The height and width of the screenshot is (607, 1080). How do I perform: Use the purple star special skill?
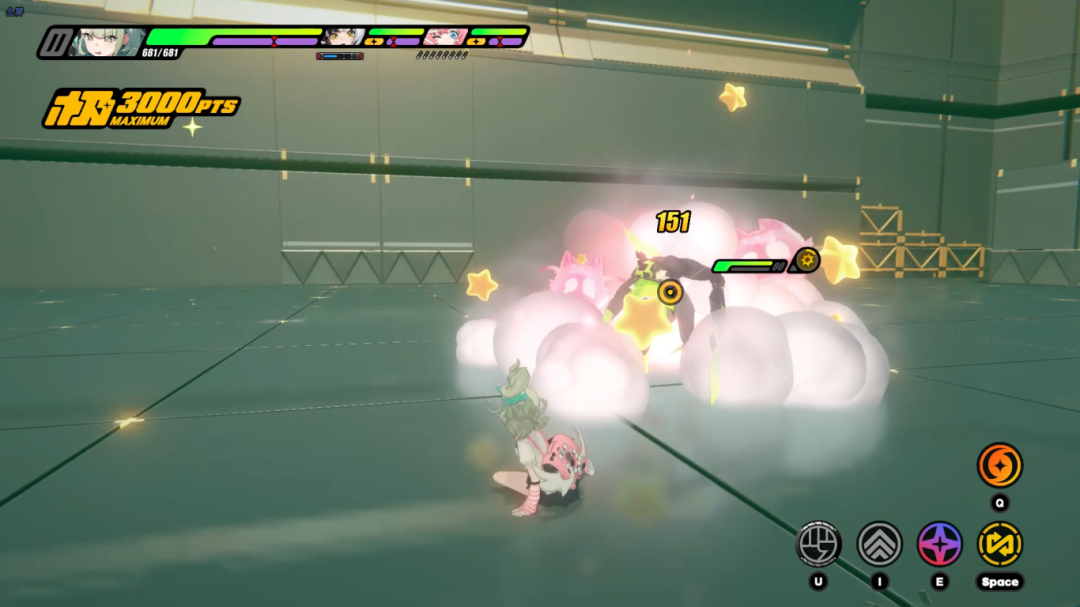point(940,544)
